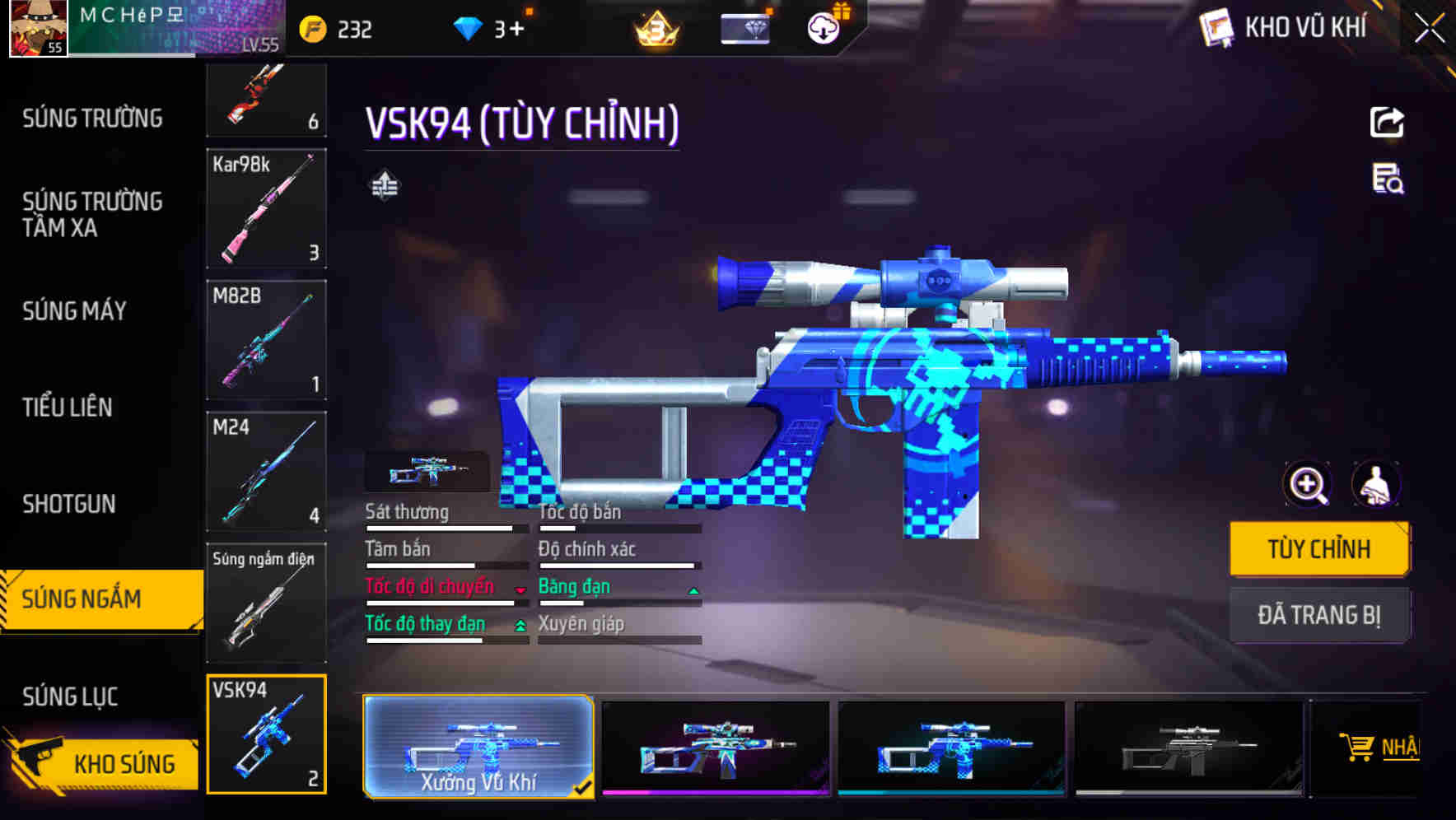Select the M82B weapon thumbnail
Image resolution: width=1456 pixels, height=820 pixels.
[x=266, y=340]
